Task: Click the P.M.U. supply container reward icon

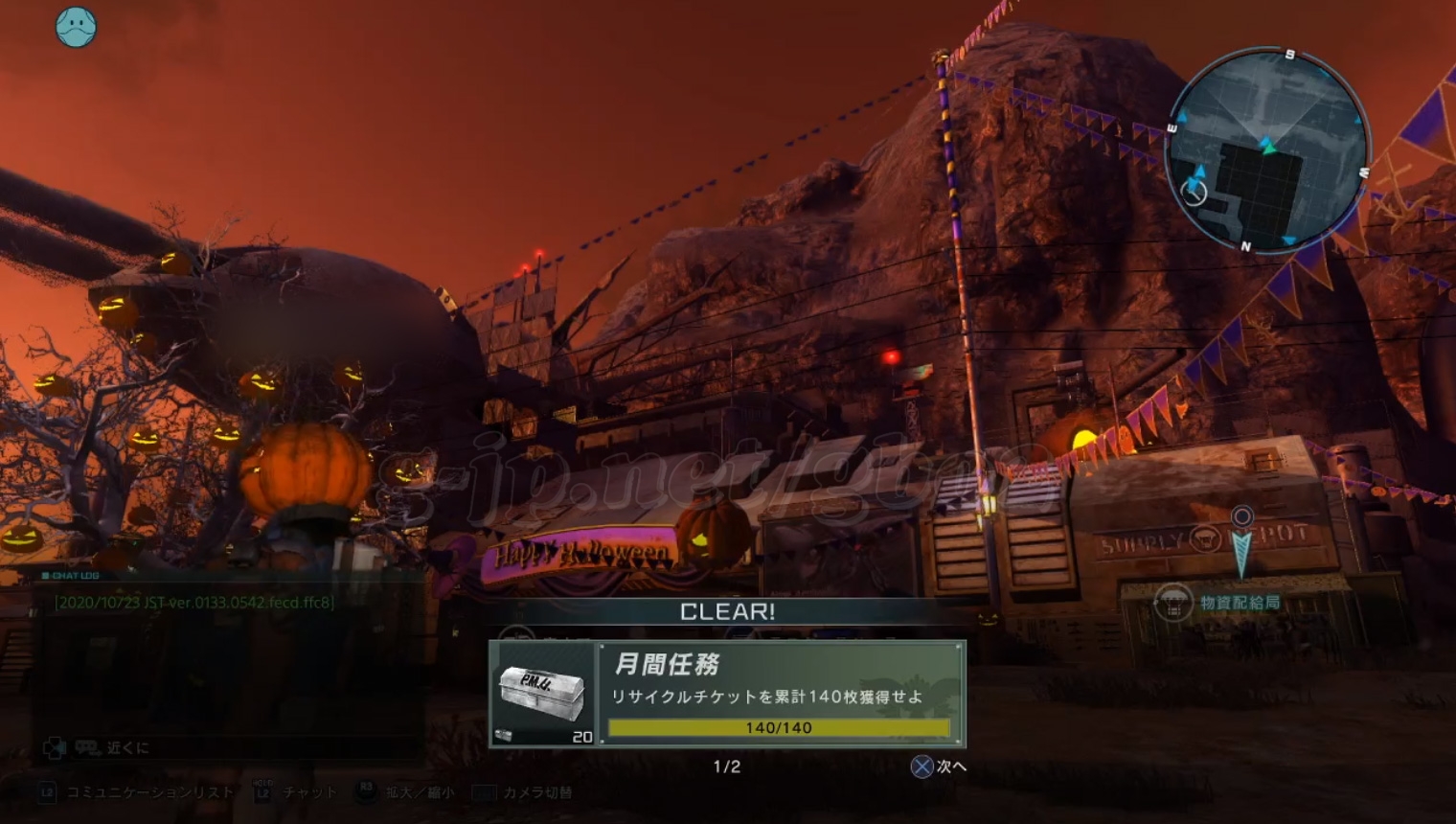Action: [x=542, y=694]
